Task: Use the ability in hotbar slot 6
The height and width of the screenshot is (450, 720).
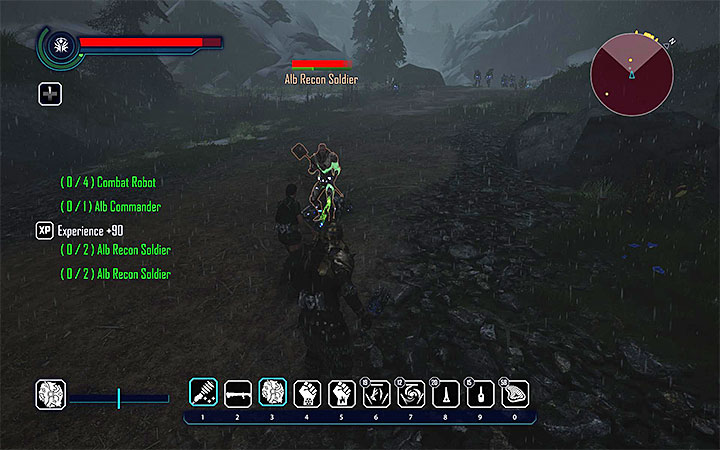Action: (x=376, y=393)
